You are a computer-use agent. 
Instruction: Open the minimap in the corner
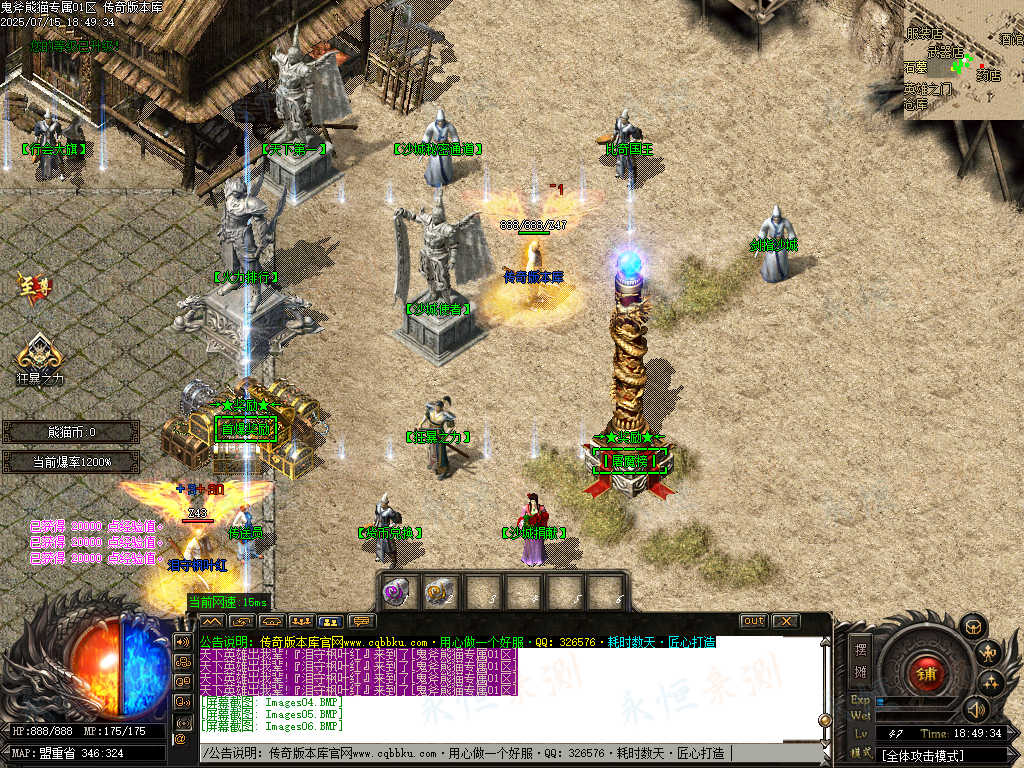963,59
